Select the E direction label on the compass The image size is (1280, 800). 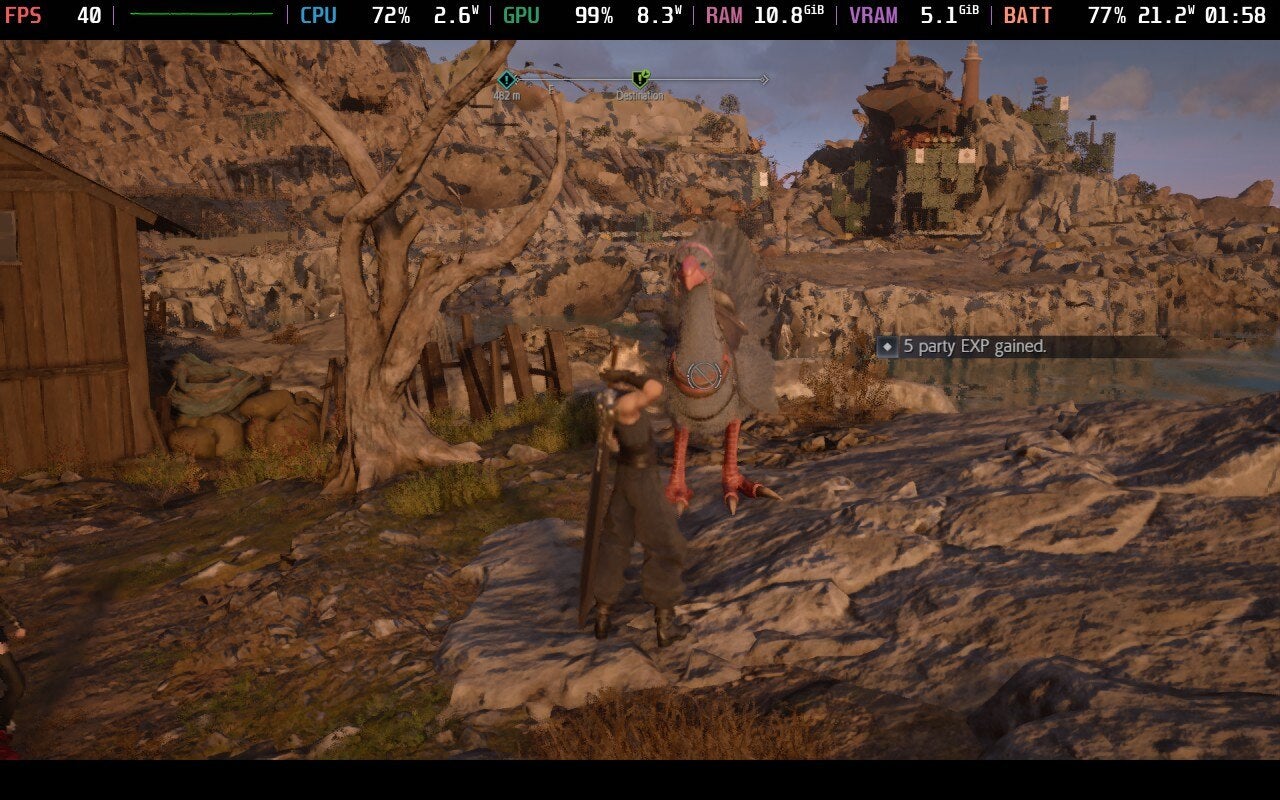[551, 89]
